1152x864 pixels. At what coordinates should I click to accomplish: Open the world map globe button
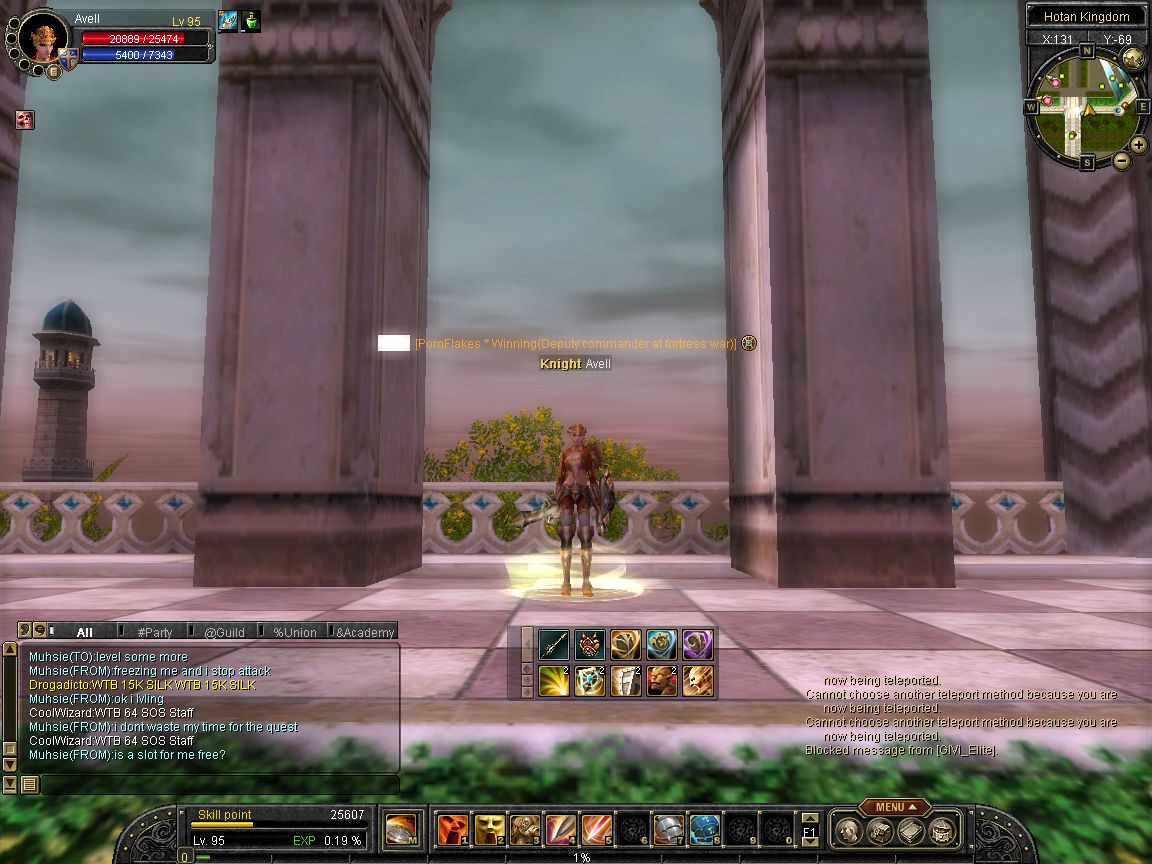tap(1133, 57)
